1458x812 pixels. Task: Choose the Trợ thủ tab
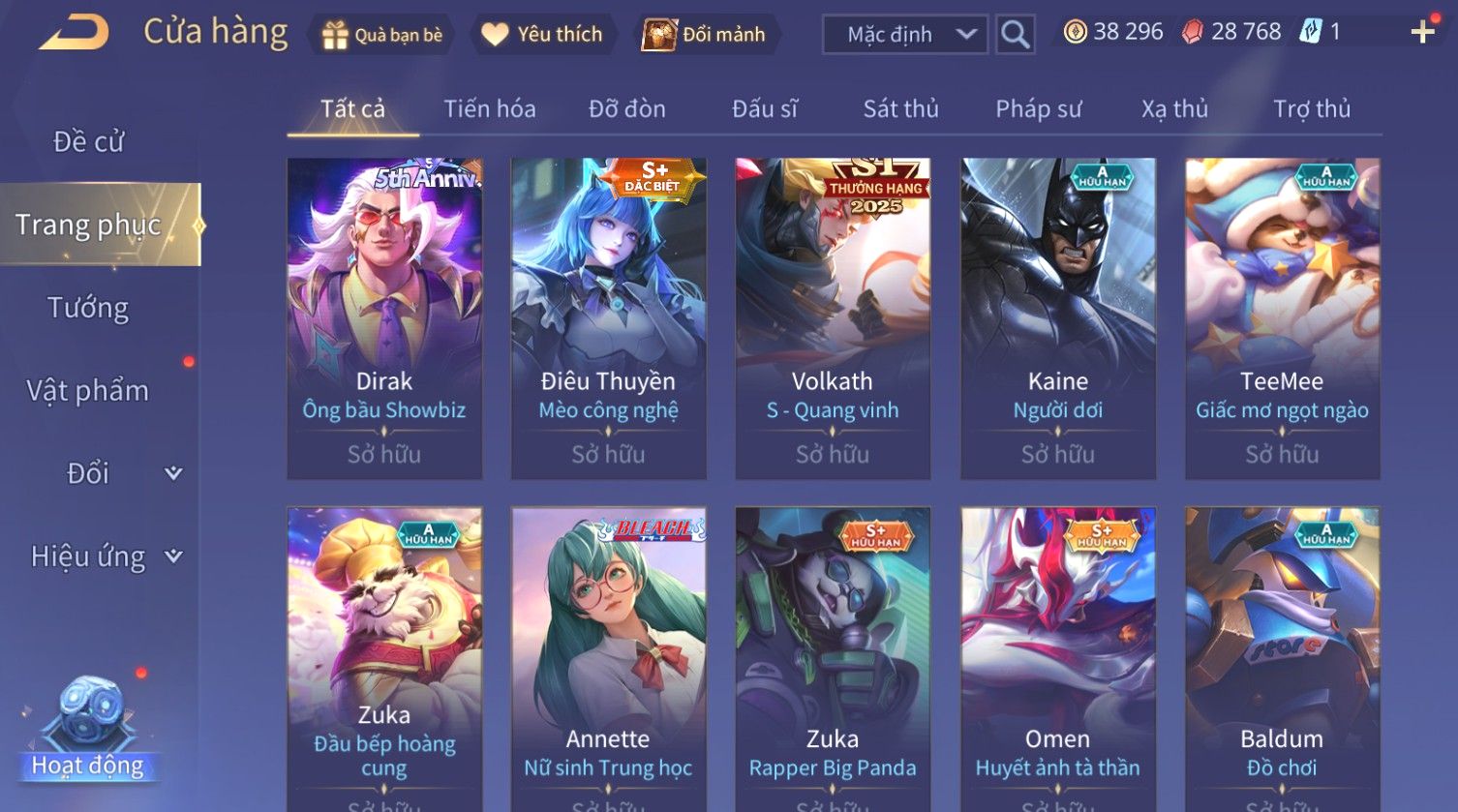click(x=1311, y=109)
